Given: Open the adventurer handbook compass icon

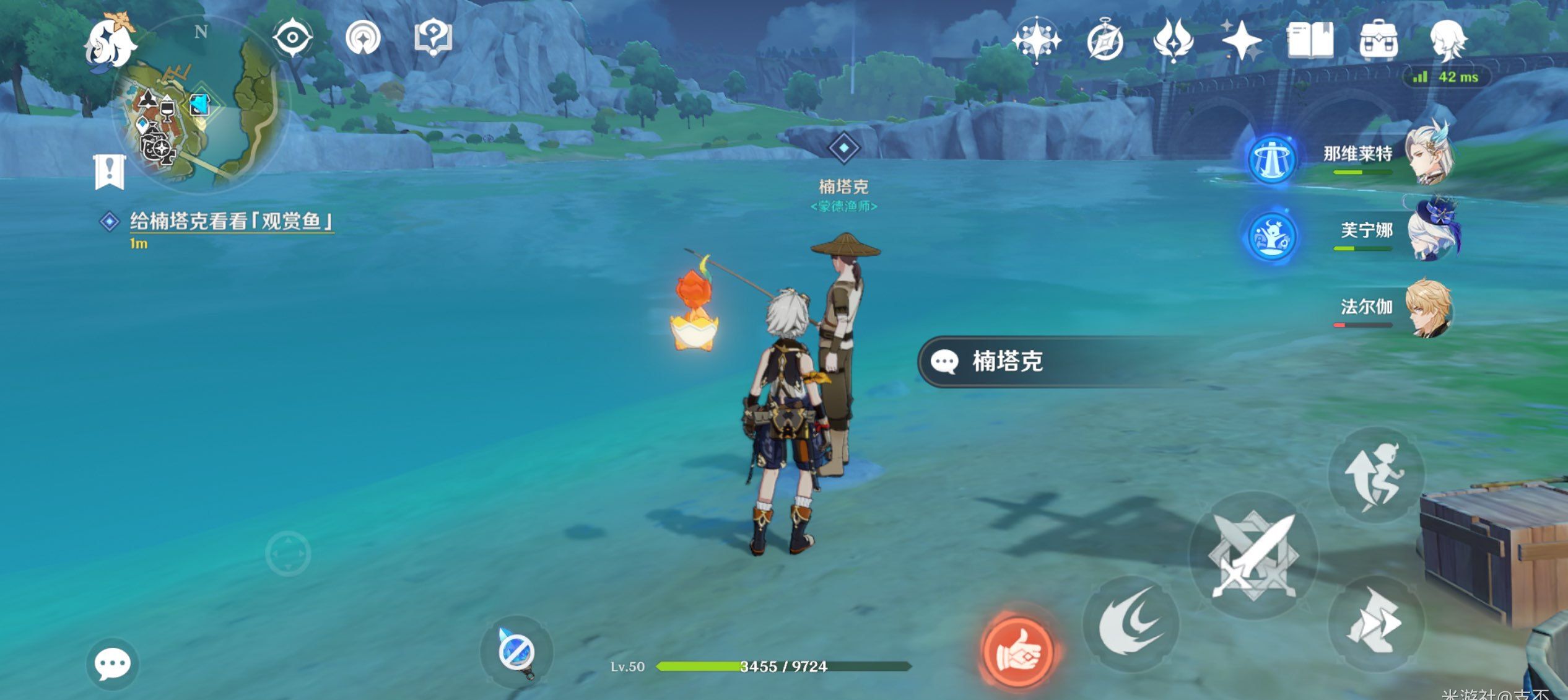Looking at the screenshot, I should pyautogui.click(x=1105, y=42).
